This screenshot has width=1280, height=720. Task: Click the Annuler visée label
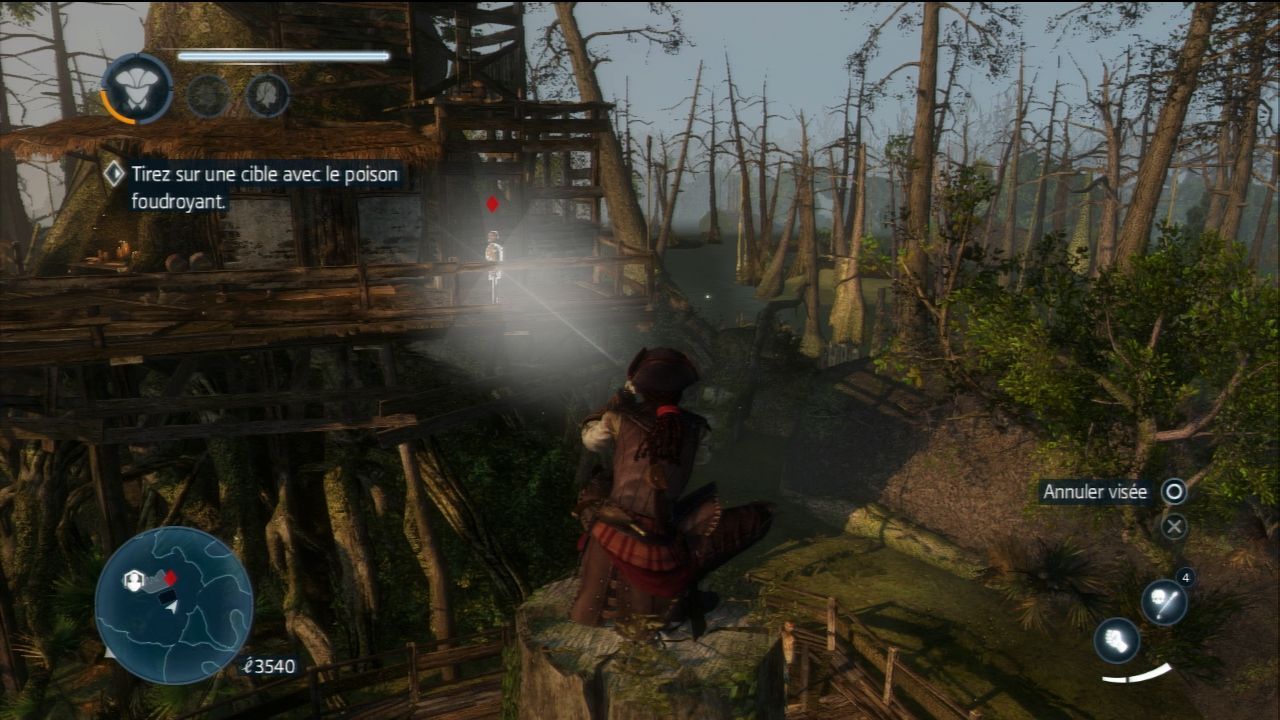[x=1095, y=492]
